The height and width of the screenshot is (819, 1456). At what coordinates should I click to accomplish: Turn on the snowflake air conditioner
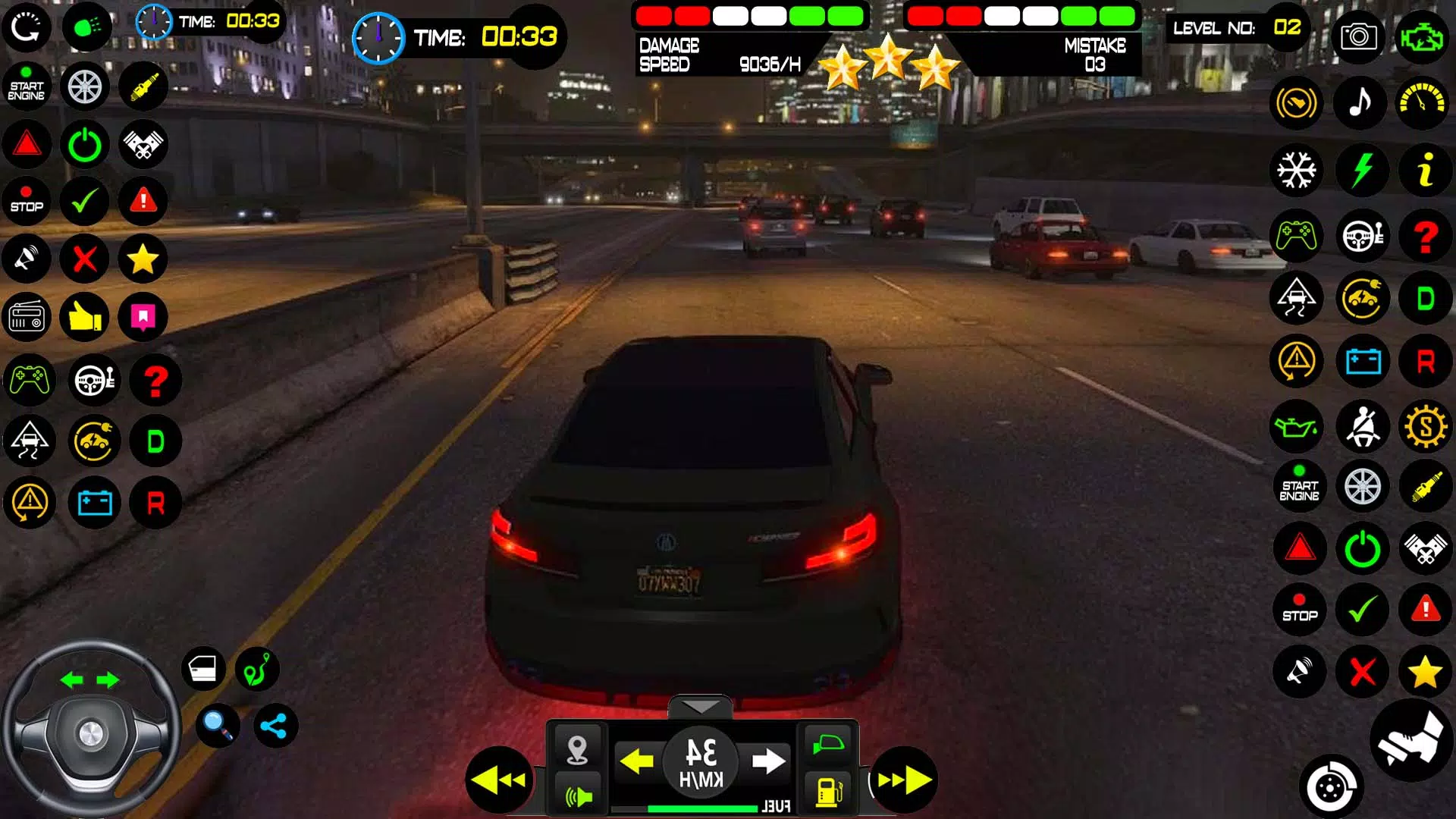(1298, 171)
